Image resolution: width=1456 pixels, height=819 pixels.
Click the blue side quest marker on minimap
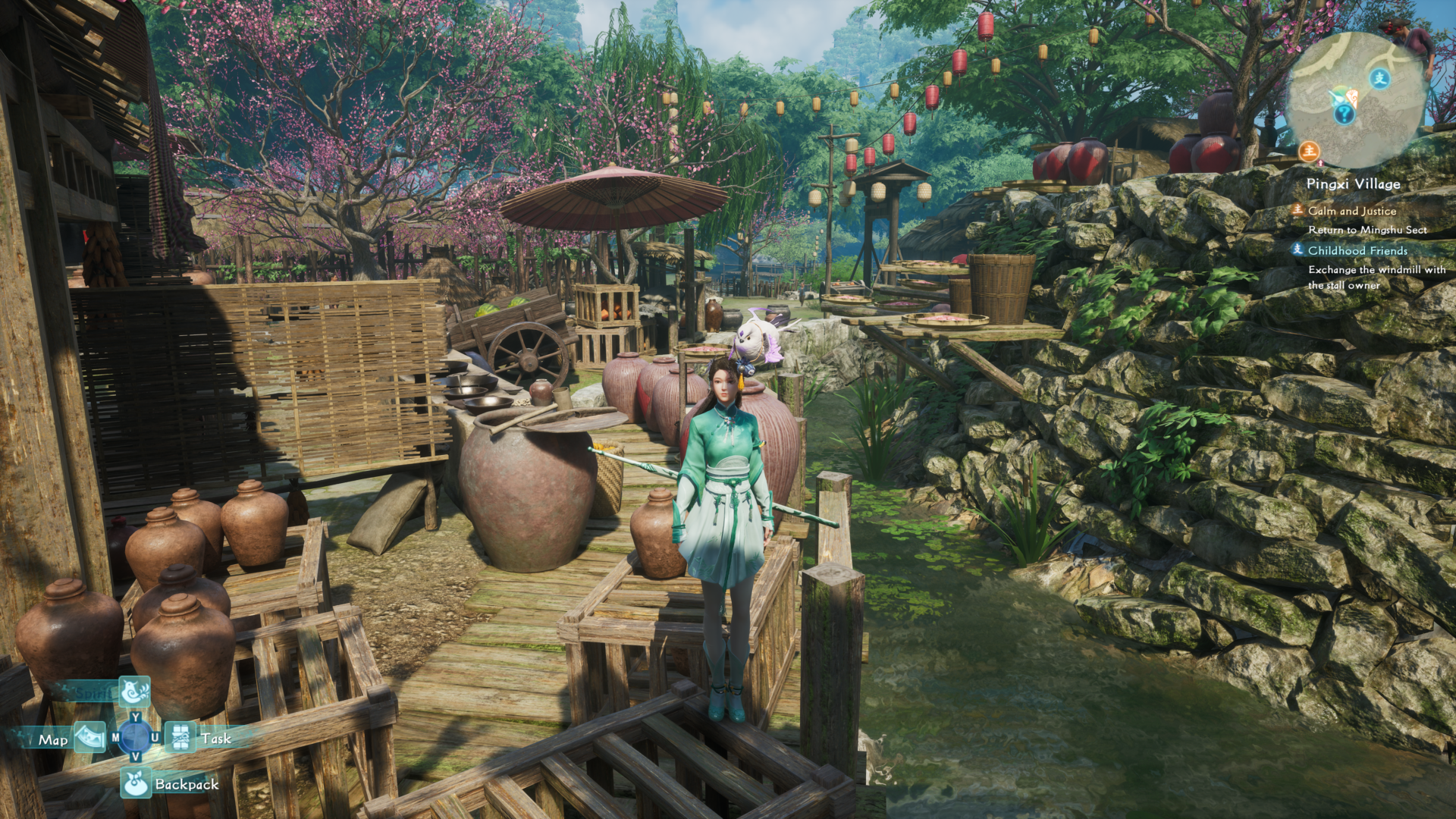click(x=1379, y=78)
